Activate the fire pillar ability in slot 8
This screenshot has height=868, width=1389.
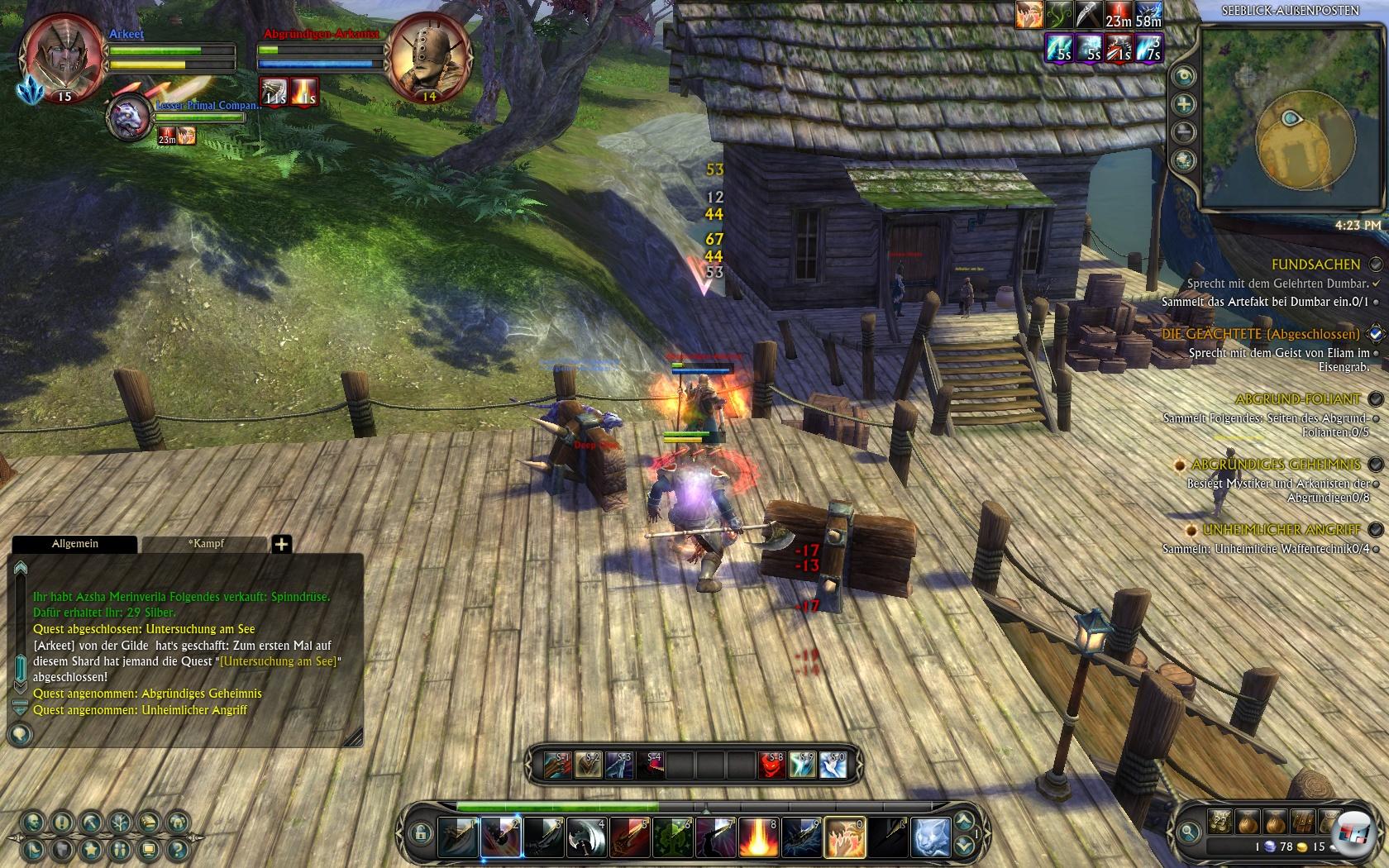click(x=758, y=837)
